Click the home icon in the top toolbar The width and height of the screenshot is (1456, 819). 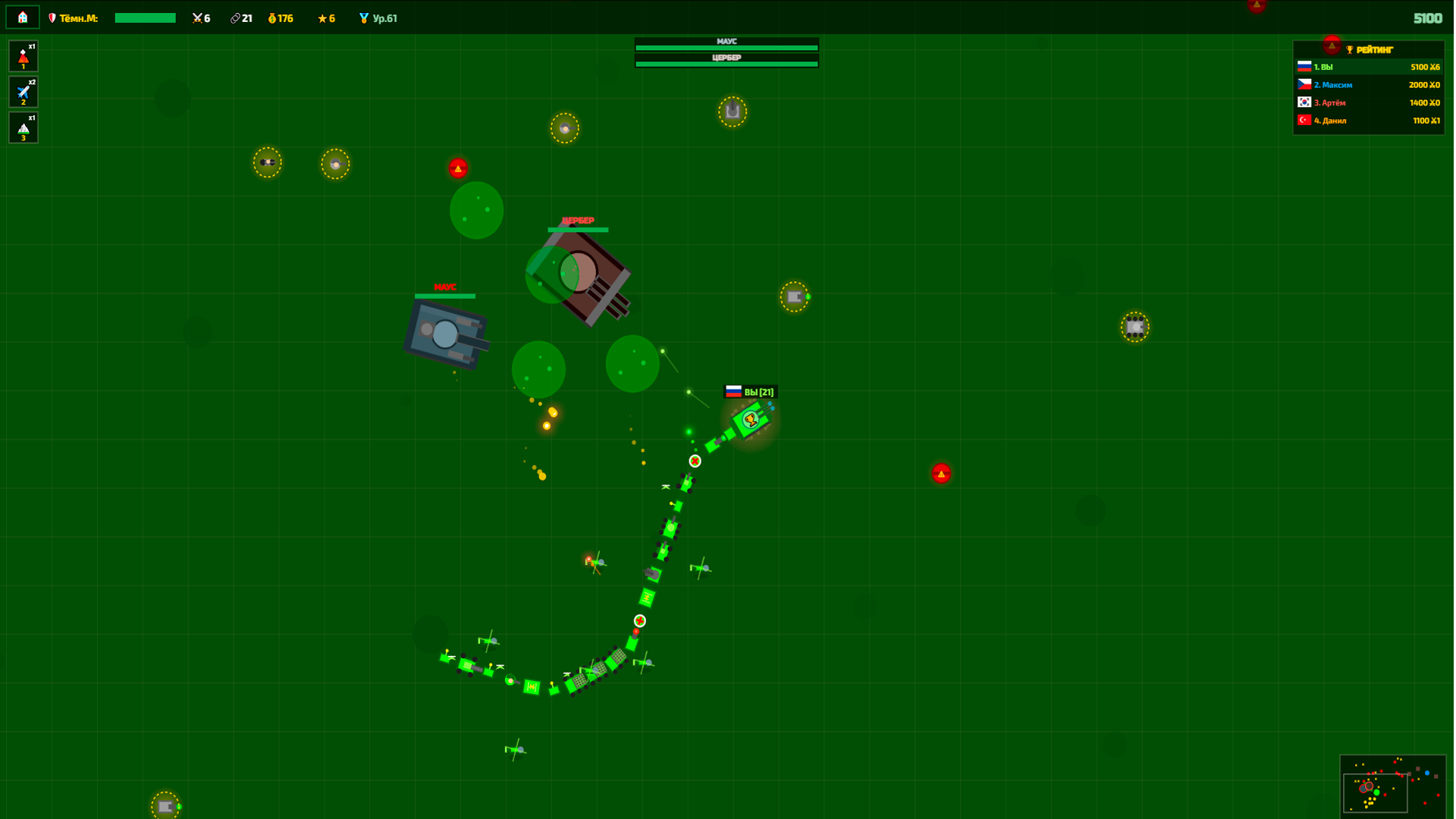click(22, 16)
